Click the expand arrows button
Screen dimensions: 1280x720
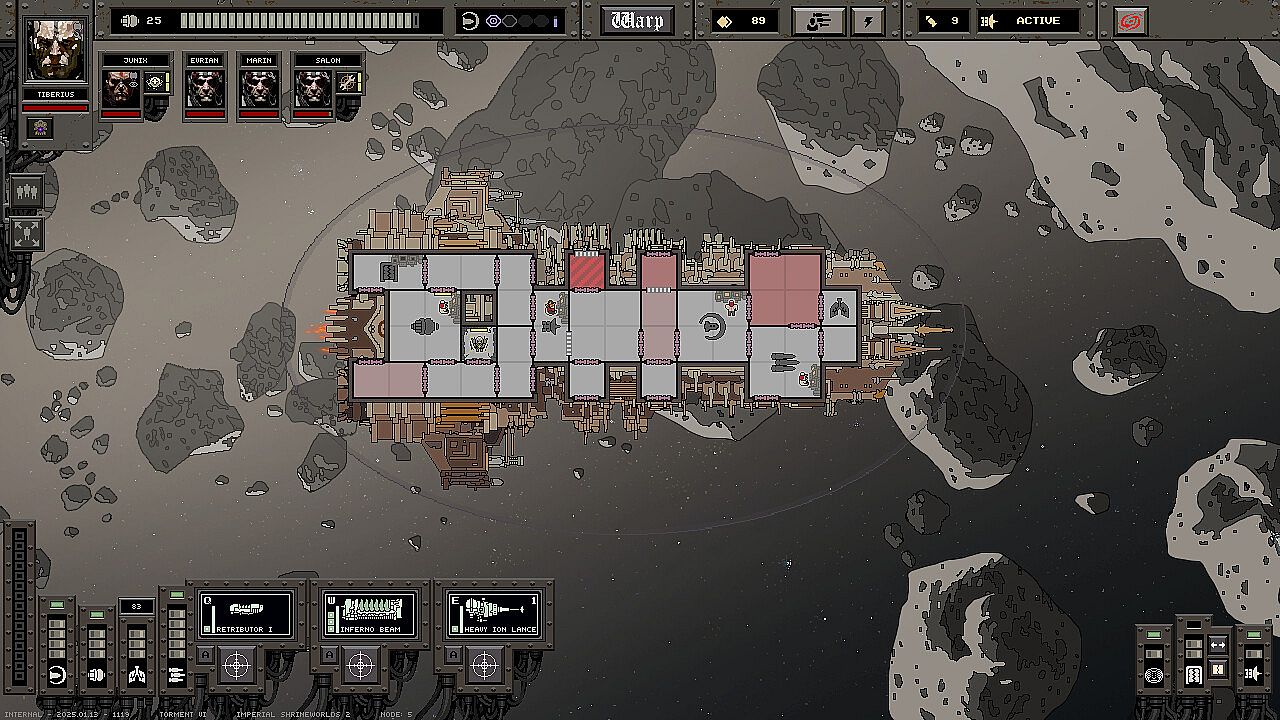click(x=26, y=234)
